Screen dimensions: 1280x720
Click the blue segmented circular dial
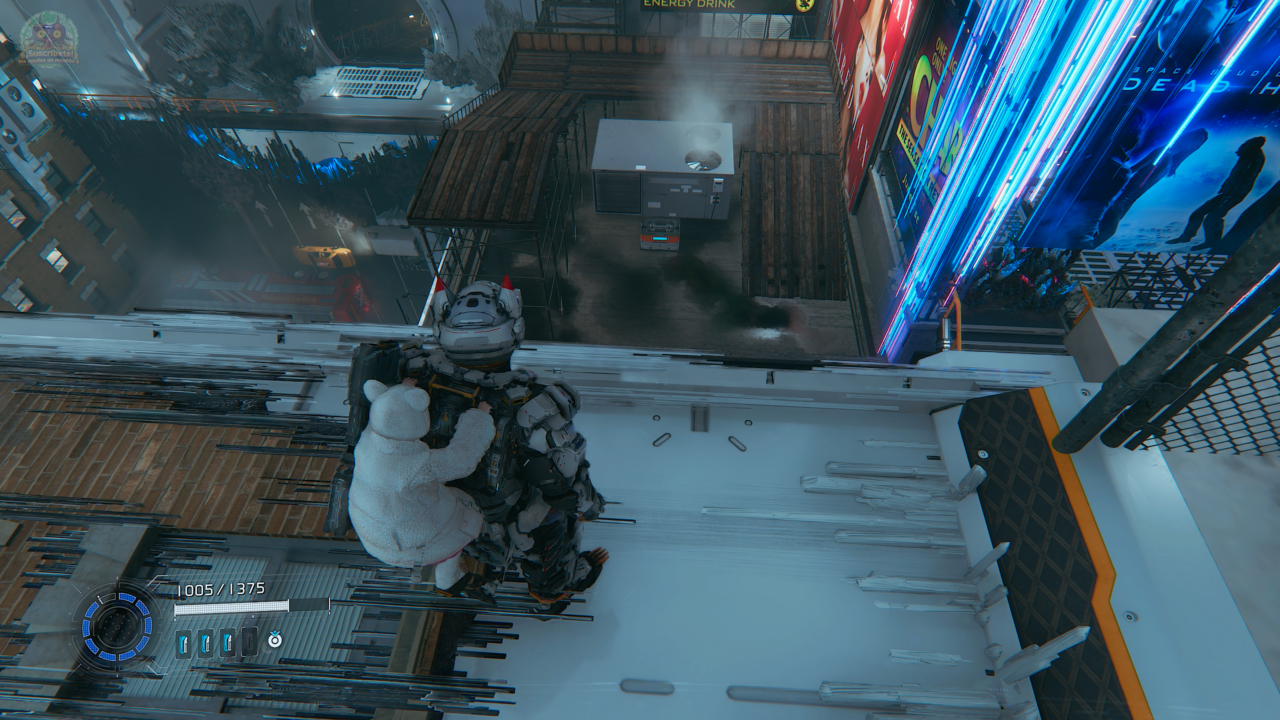point(117,627)
